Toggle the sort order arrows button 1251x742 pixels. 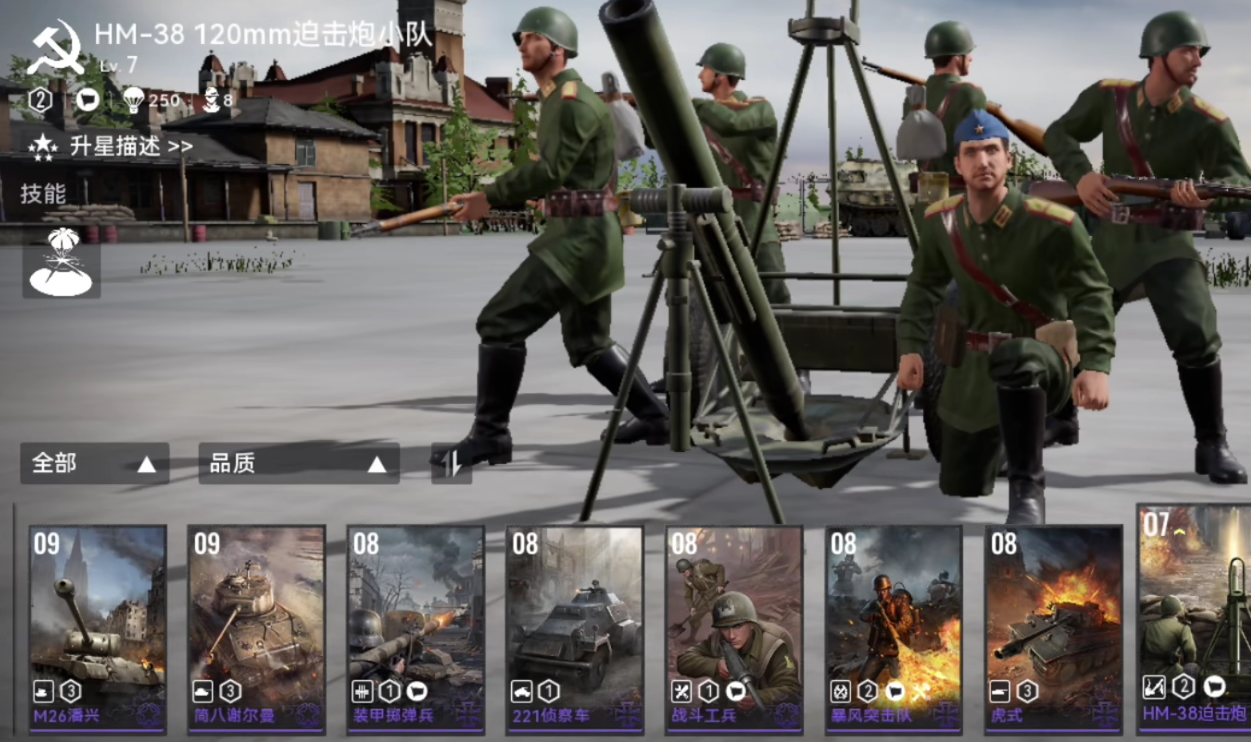click(451, 464)
